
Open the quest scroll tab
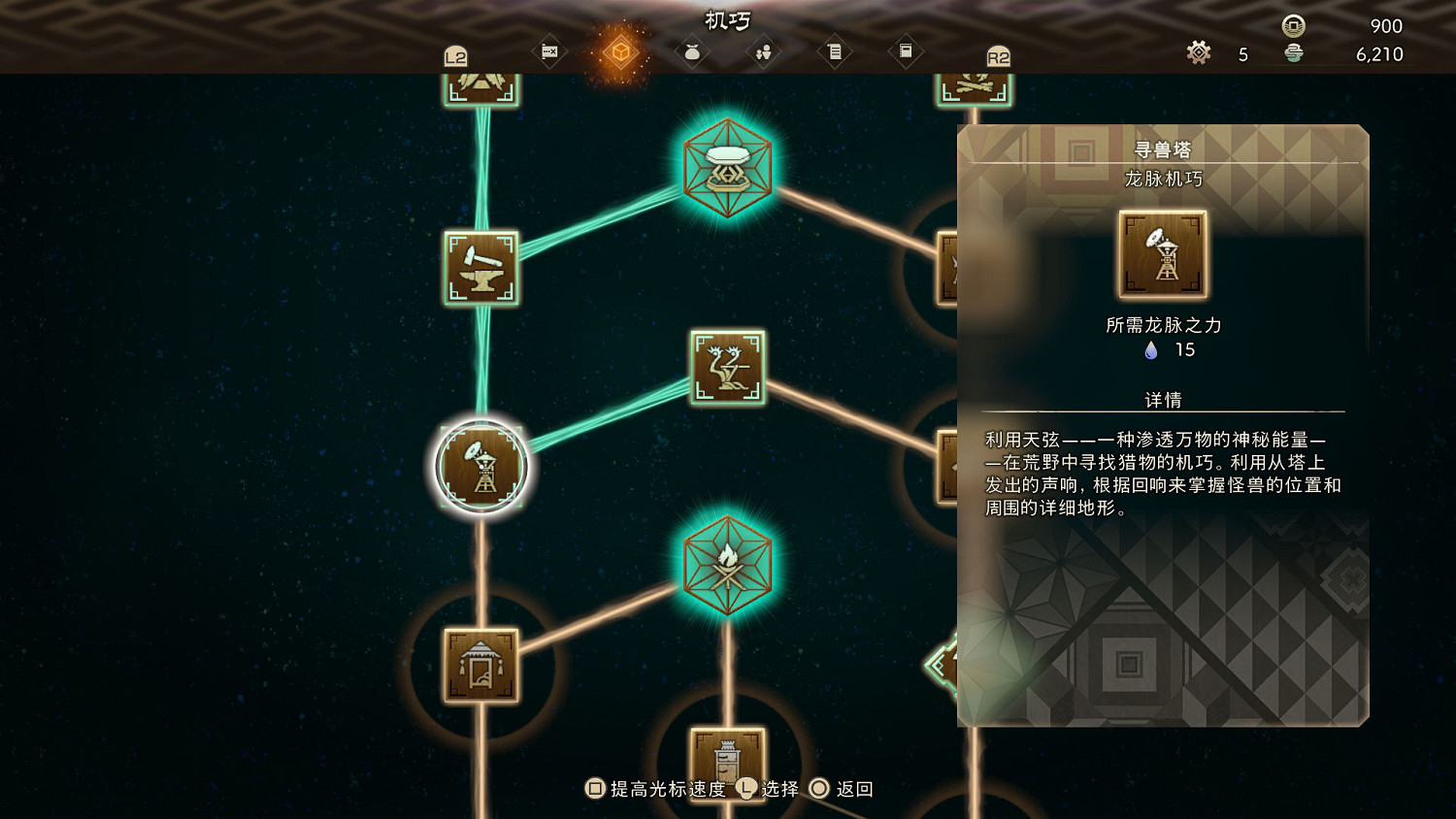835,53
